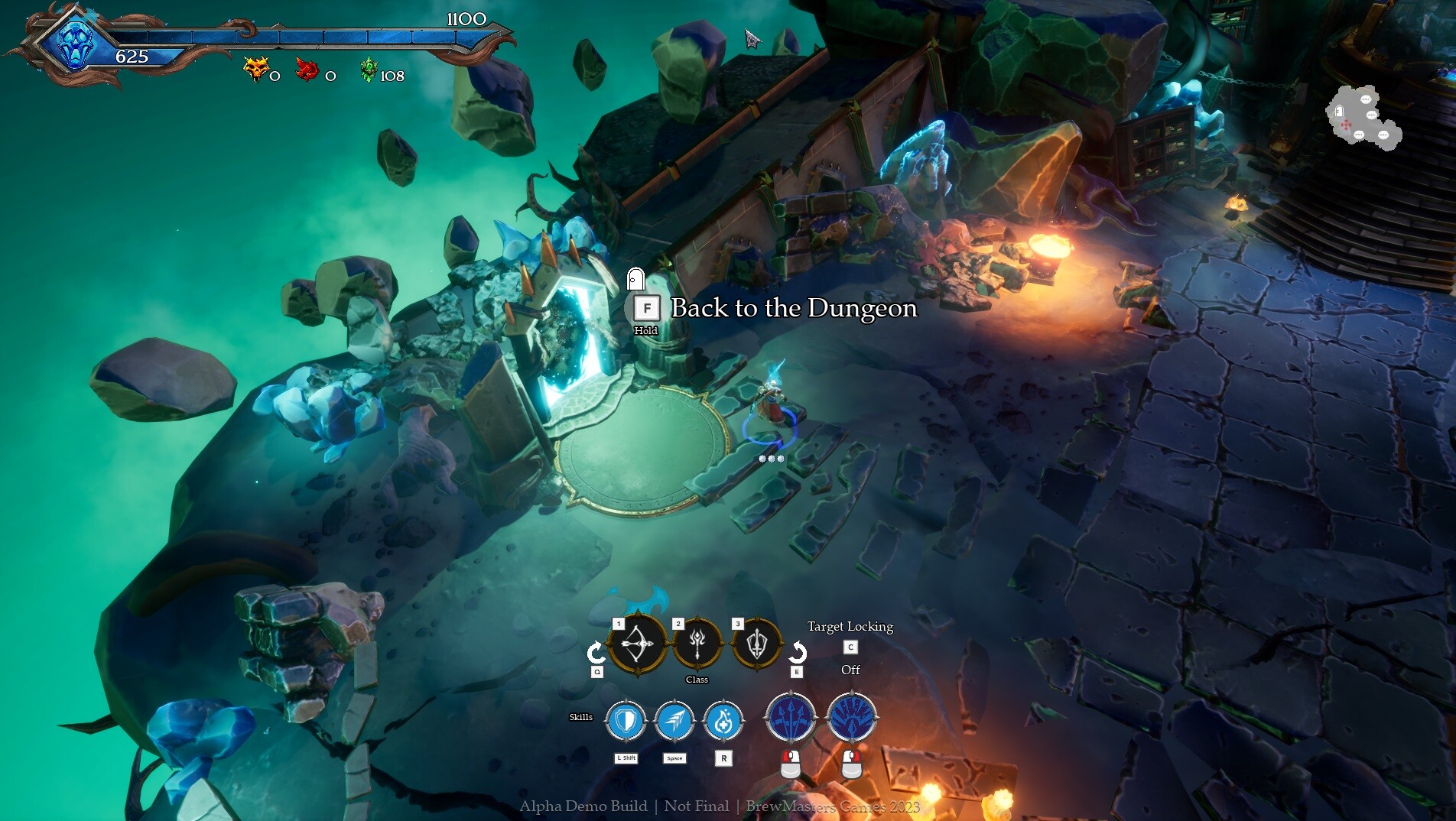This screenshot has width=1456, height=821.
Task: Click the Back to the Dungeon prompt
Action: point(793,309)
